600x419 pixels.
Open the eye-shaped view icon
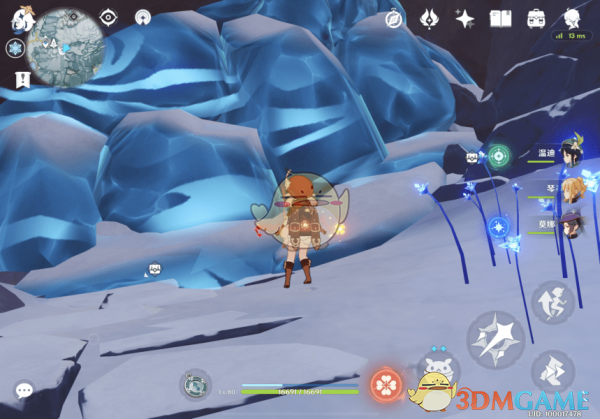(108, 17)
